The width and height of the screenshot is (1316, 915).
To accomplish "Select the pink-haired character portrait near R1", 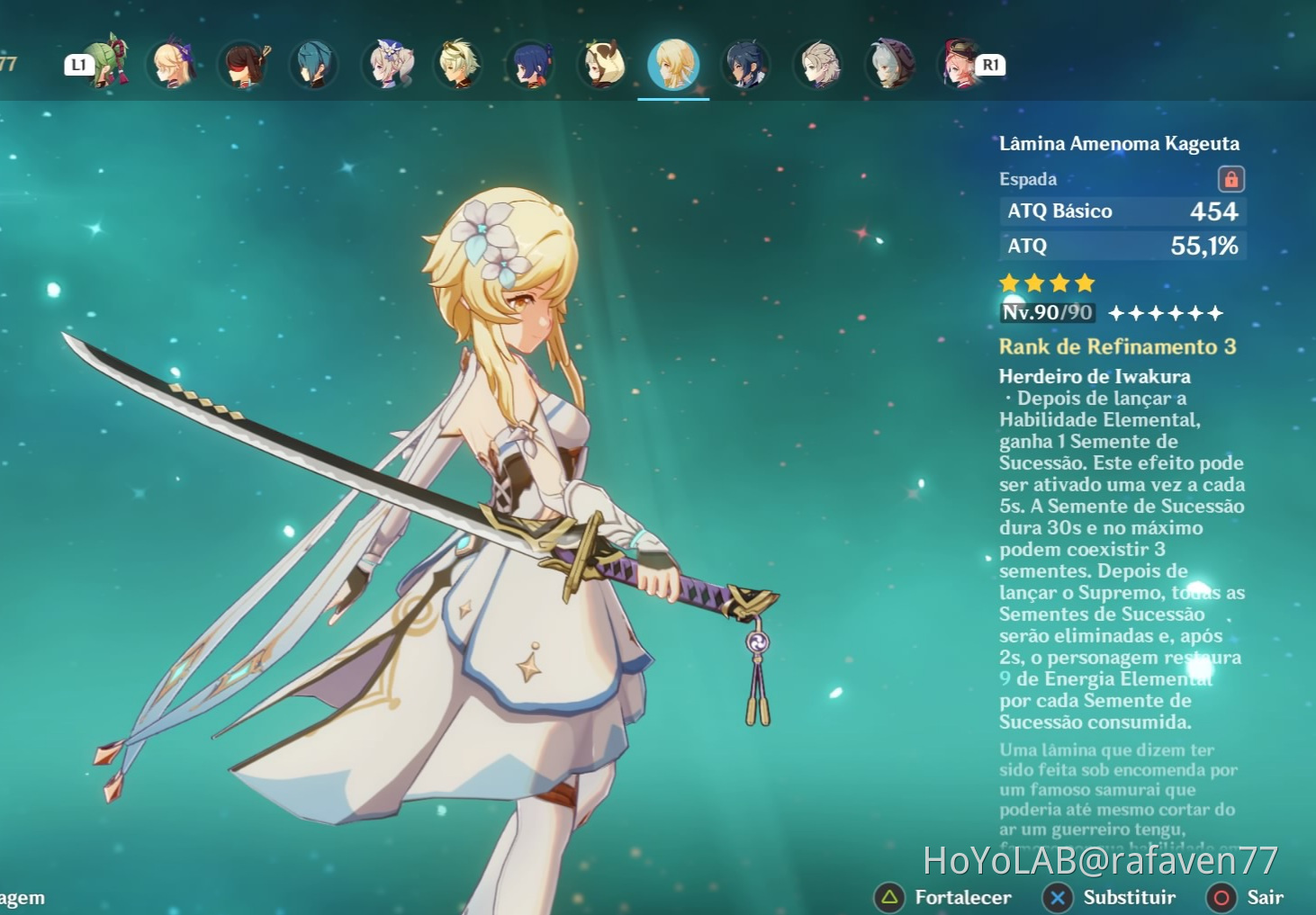I will (959, 63).
